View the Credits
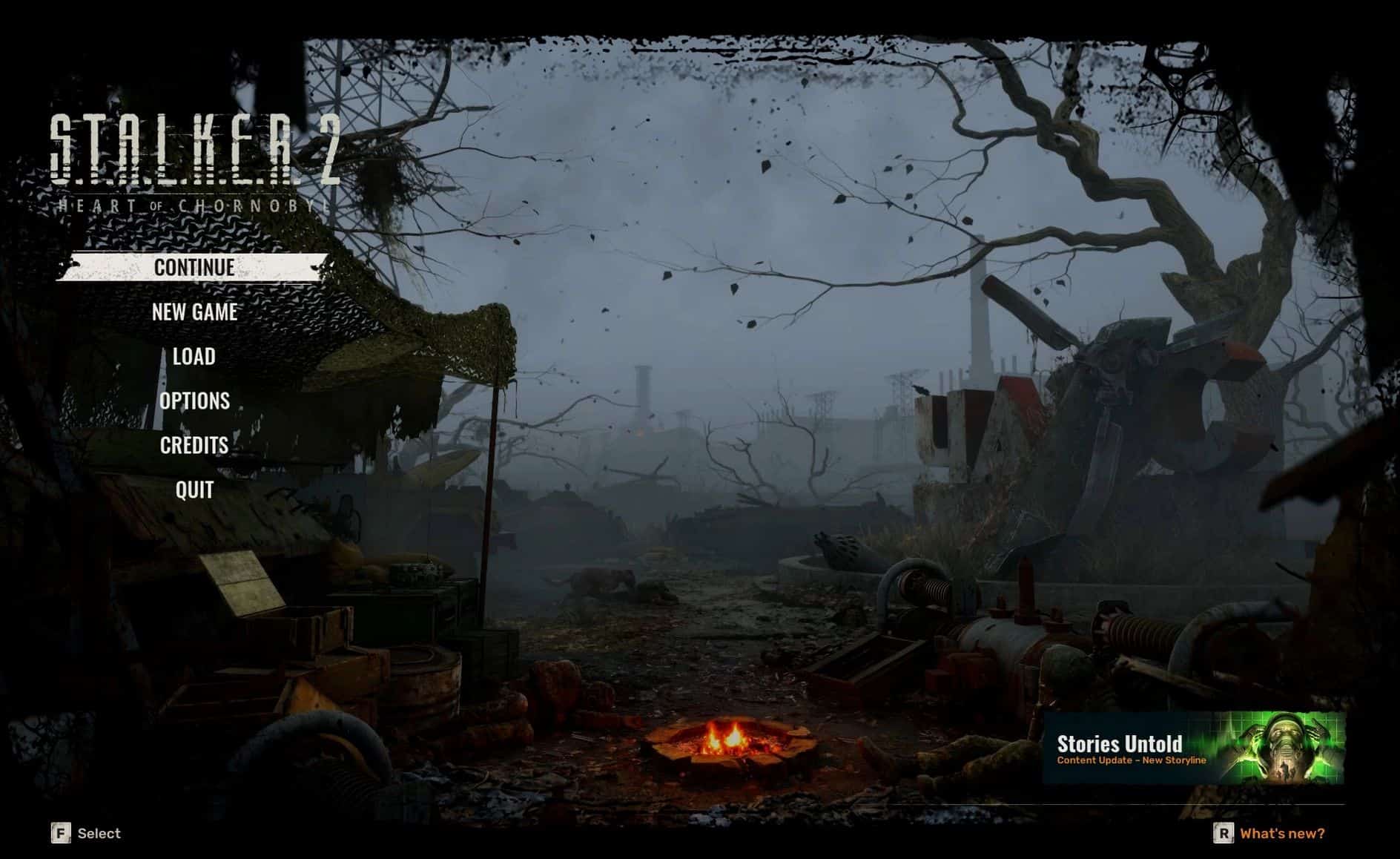1400x859 pixels. click(194, 445)
